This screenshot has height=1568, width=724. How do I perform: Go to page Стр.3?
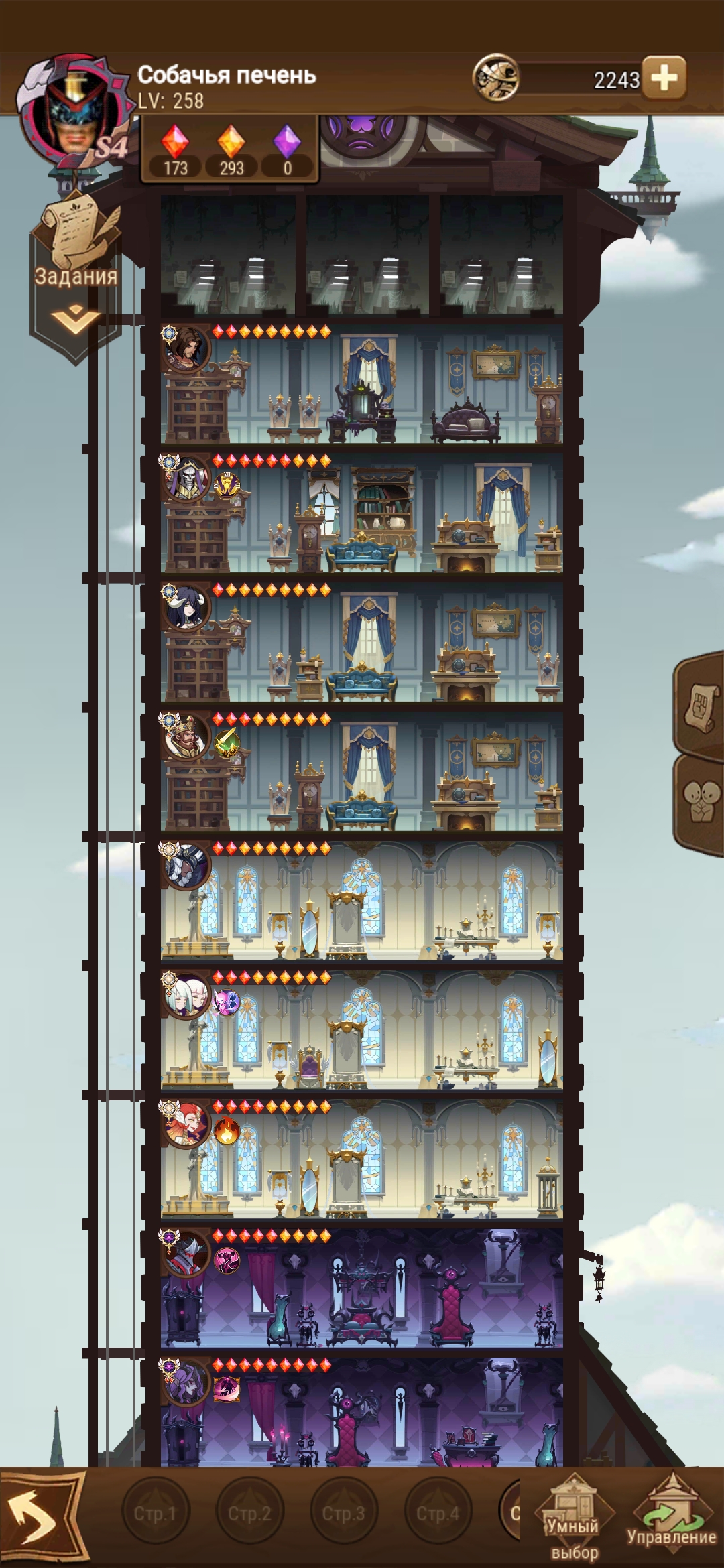tap(343, 1513)
